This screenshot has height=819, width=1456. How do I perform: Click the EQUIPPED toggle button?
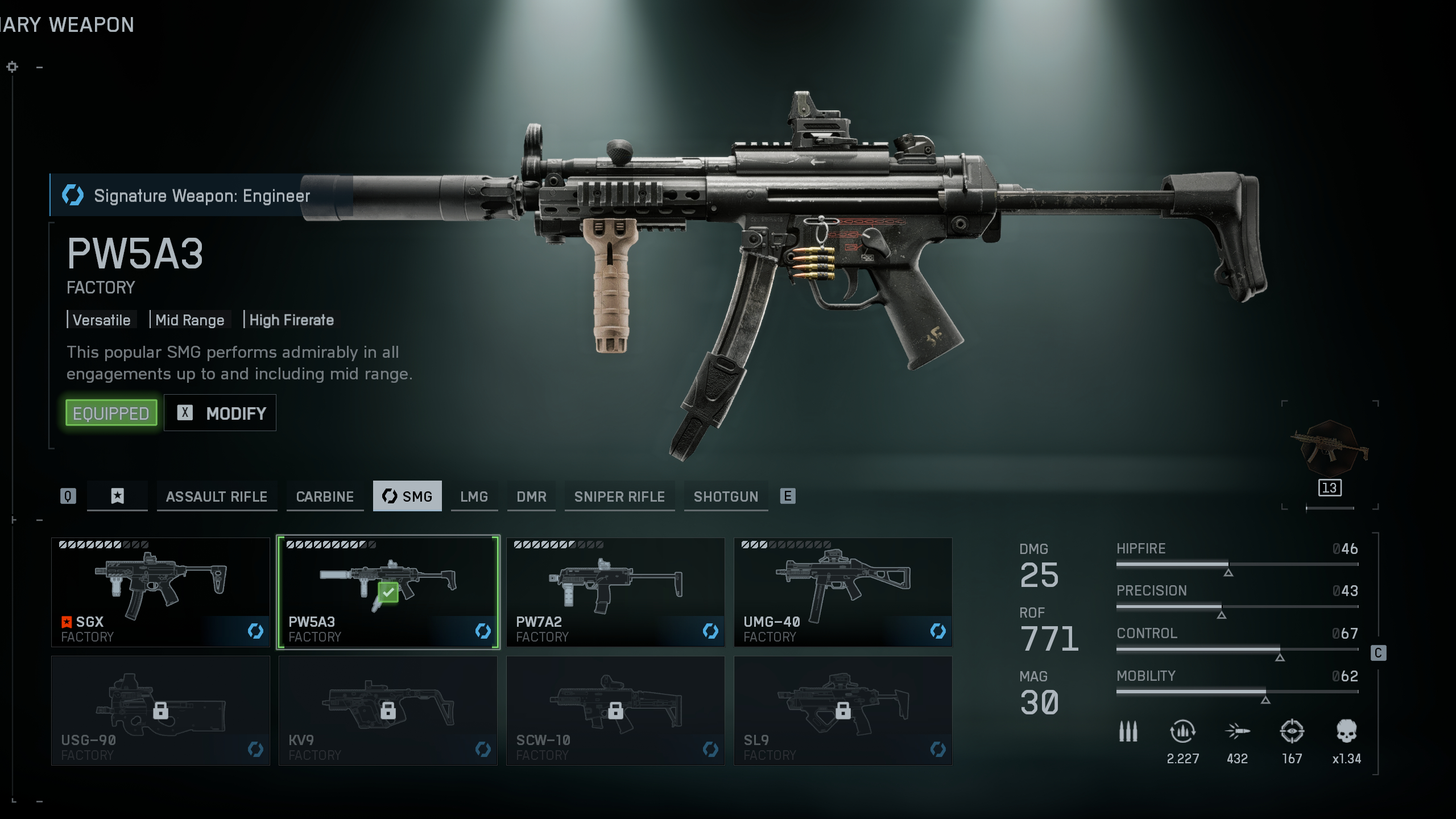tap(111, 413)
